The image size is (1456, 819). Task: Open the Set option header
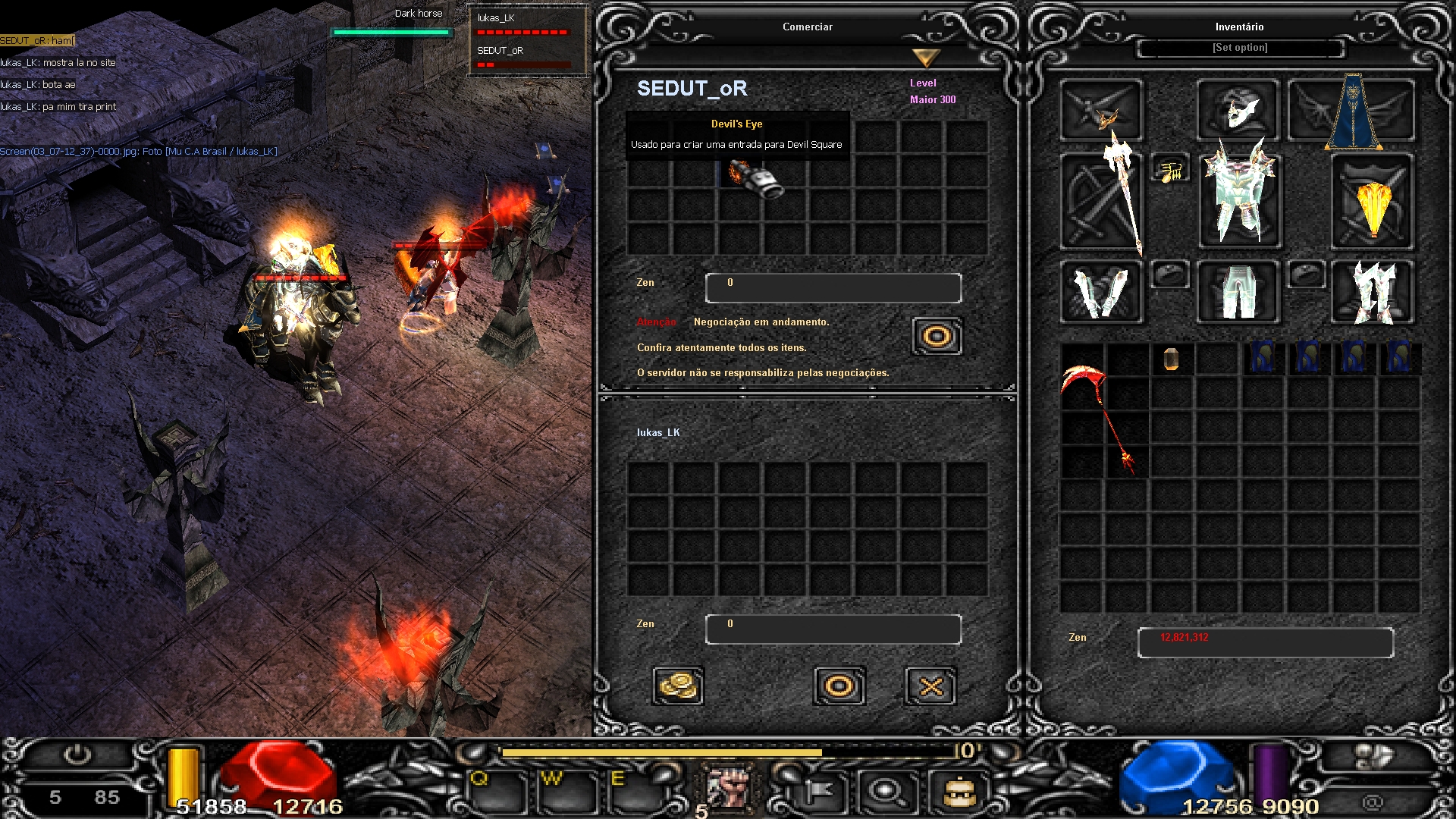coord(1240,48)
